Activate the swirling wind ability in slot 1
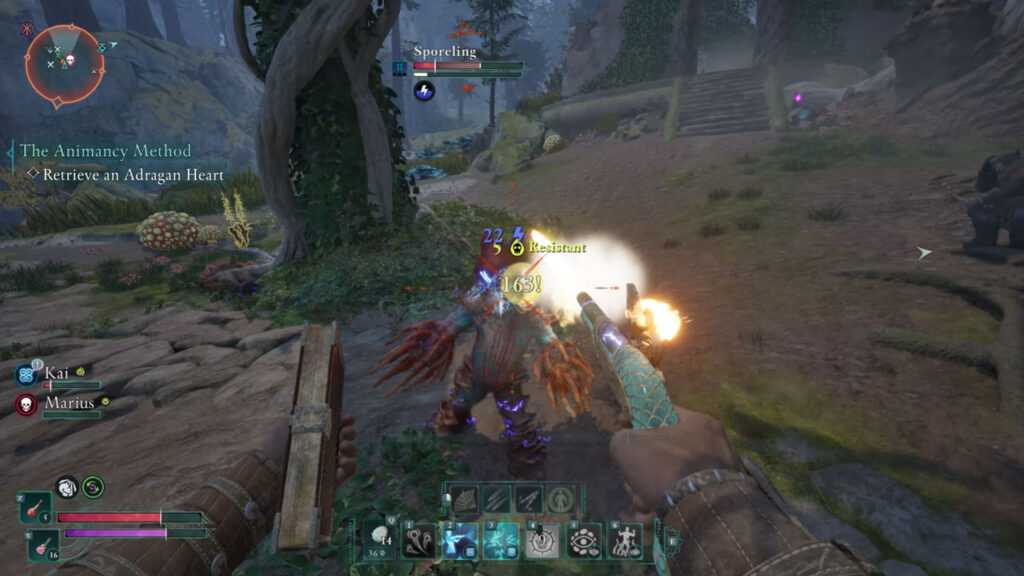 pos(417,541)
